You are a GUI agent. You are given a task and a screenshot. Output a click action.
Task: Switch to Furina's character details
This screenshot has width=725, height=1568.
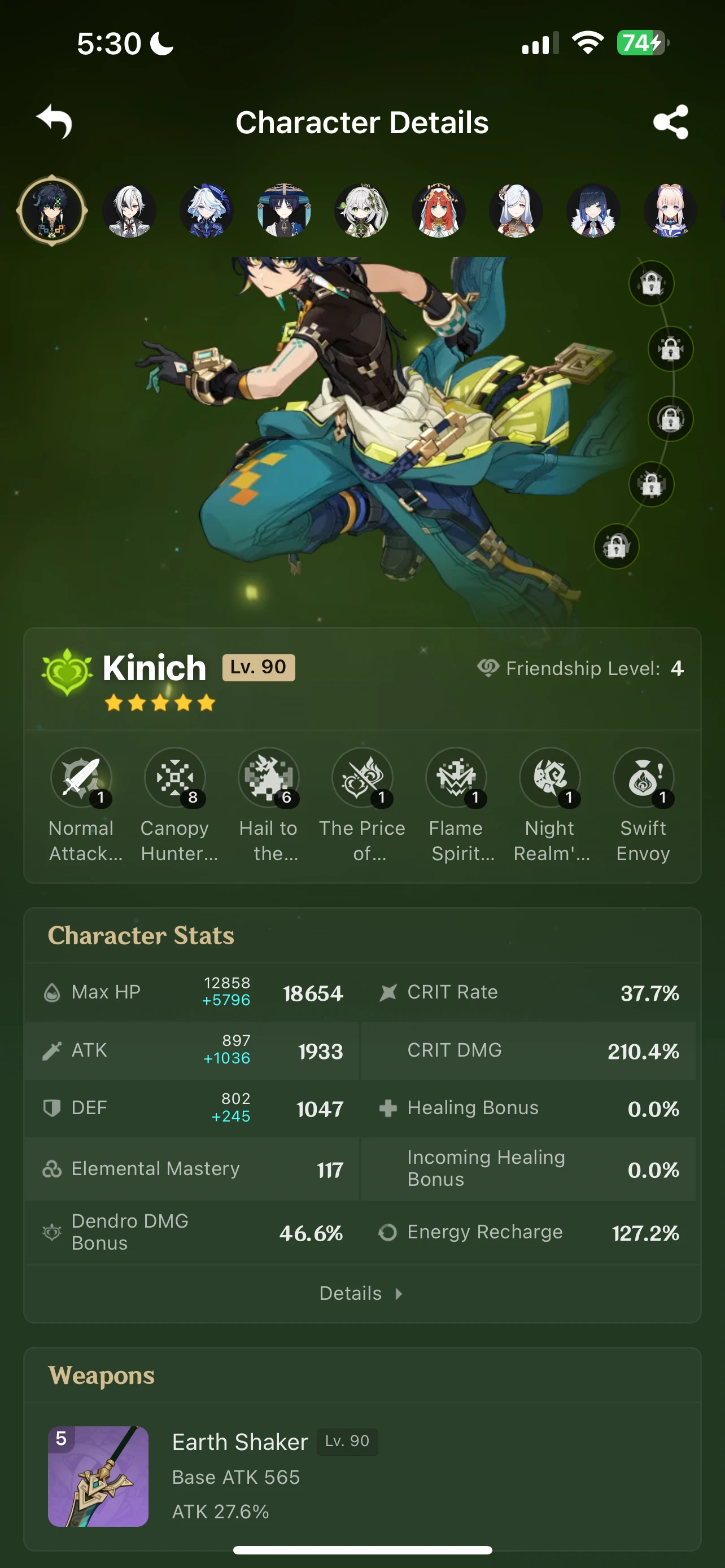pos(207,210)
